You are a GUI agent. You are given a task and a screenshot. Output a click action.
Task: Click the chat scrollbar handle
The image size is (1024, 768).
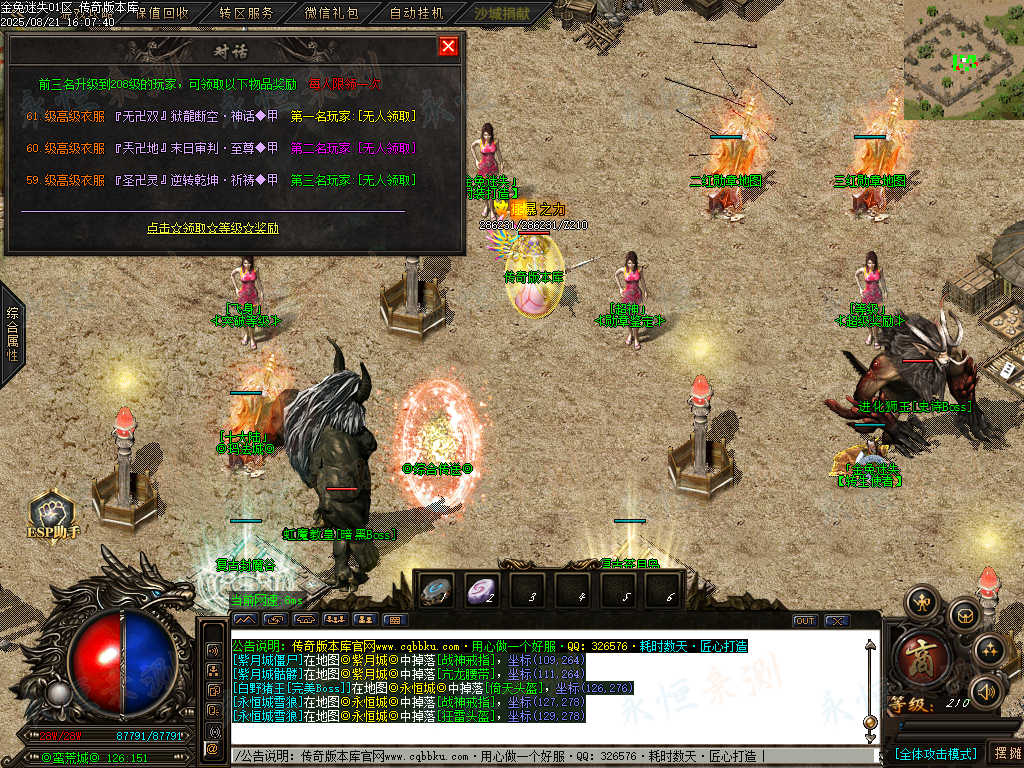[870, 722]
